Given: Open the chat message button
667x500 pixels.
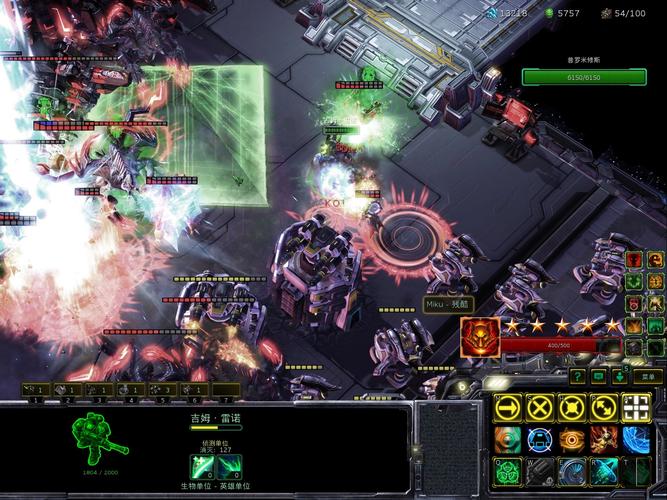Looking at the screenshot, I should (x=600, y=376).
